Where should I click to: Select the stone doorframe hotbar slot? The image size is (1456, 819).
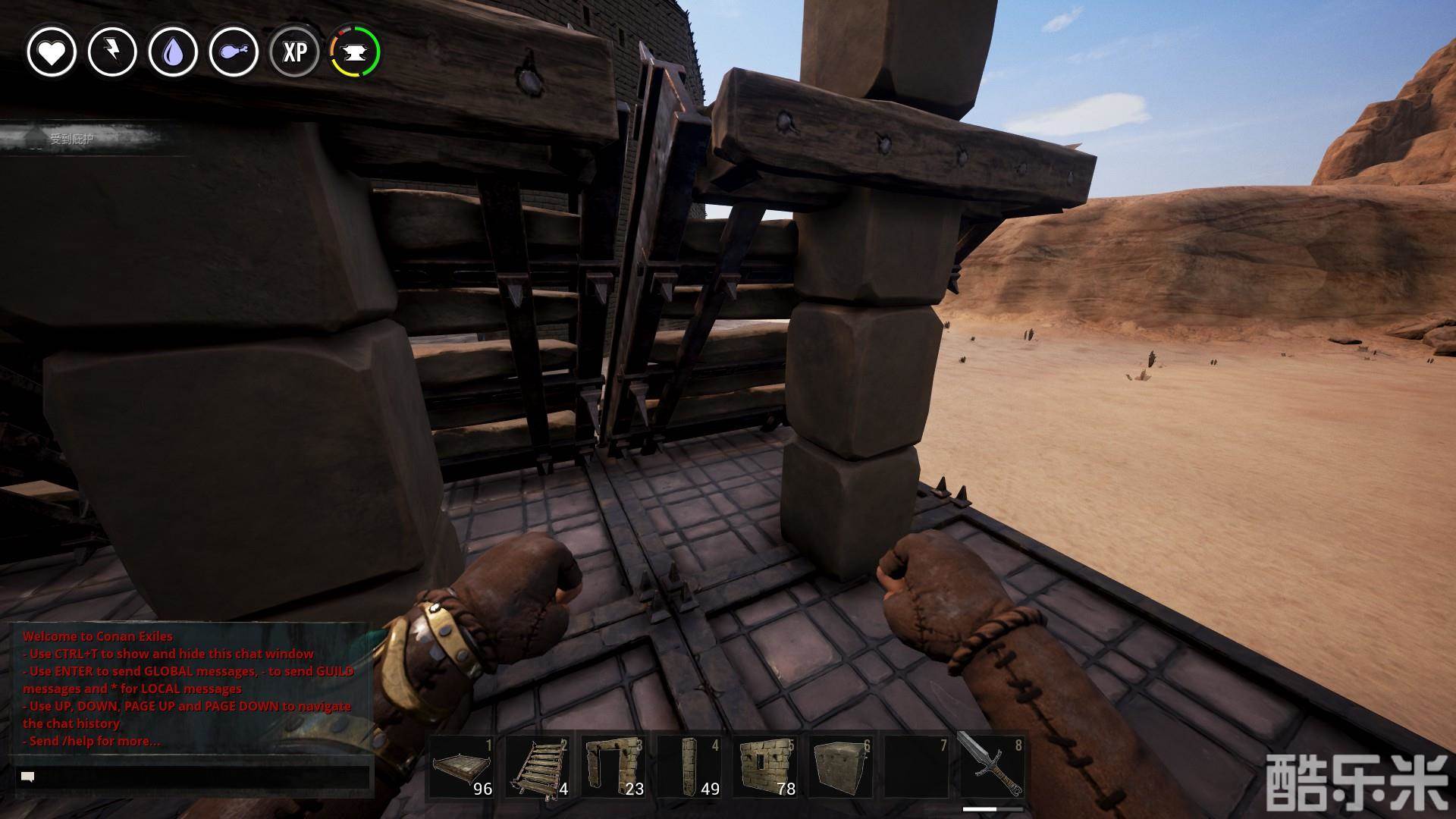[x=613, y=766]
